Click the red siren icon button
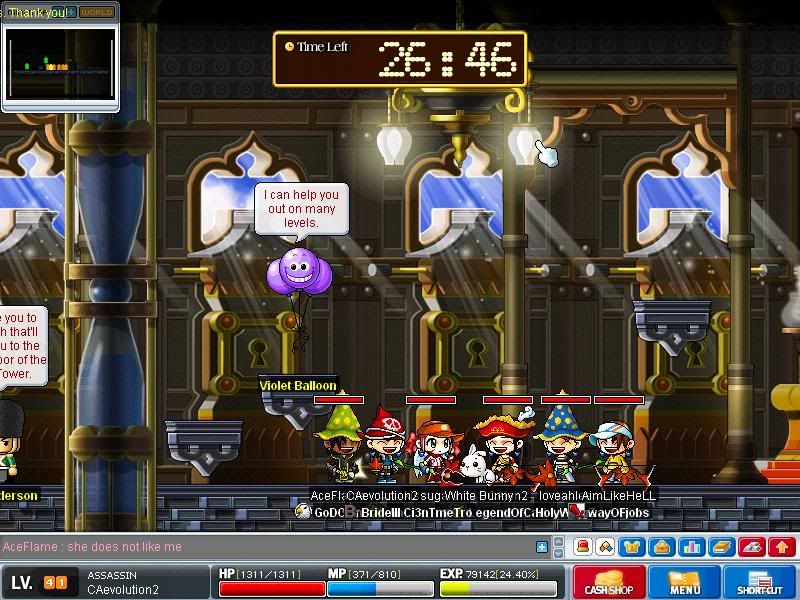 (x=583, y=547)
